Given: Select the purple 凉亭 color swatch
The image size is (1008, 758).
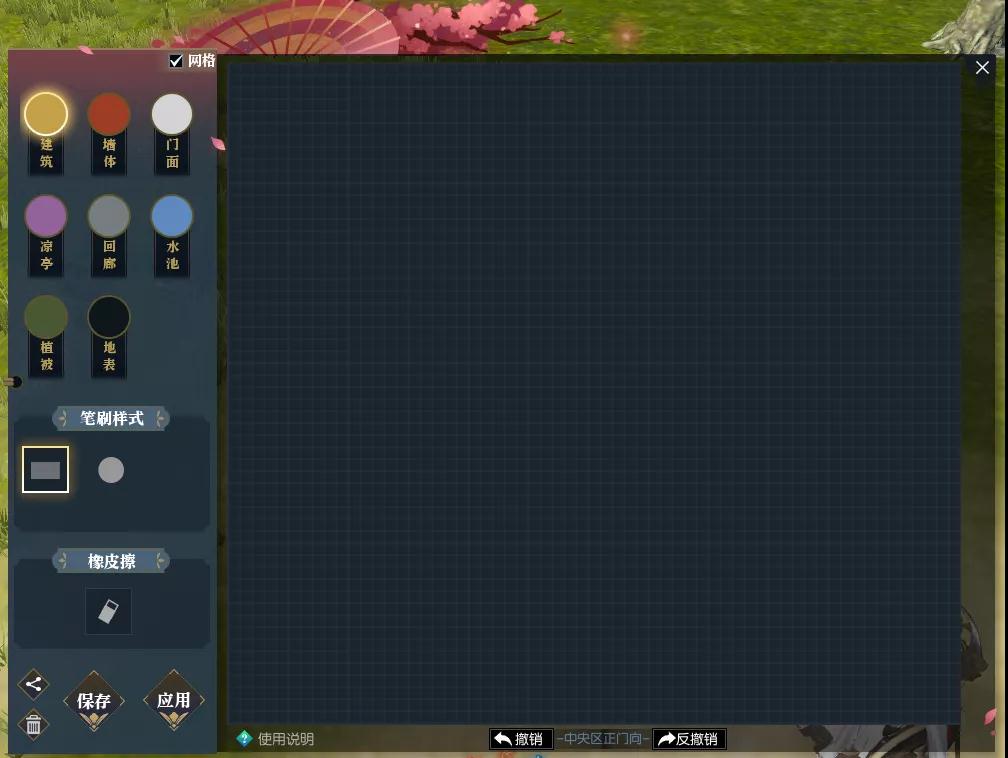Looking at the screenshot, I should pyautogui.click(x=46, y=216).
